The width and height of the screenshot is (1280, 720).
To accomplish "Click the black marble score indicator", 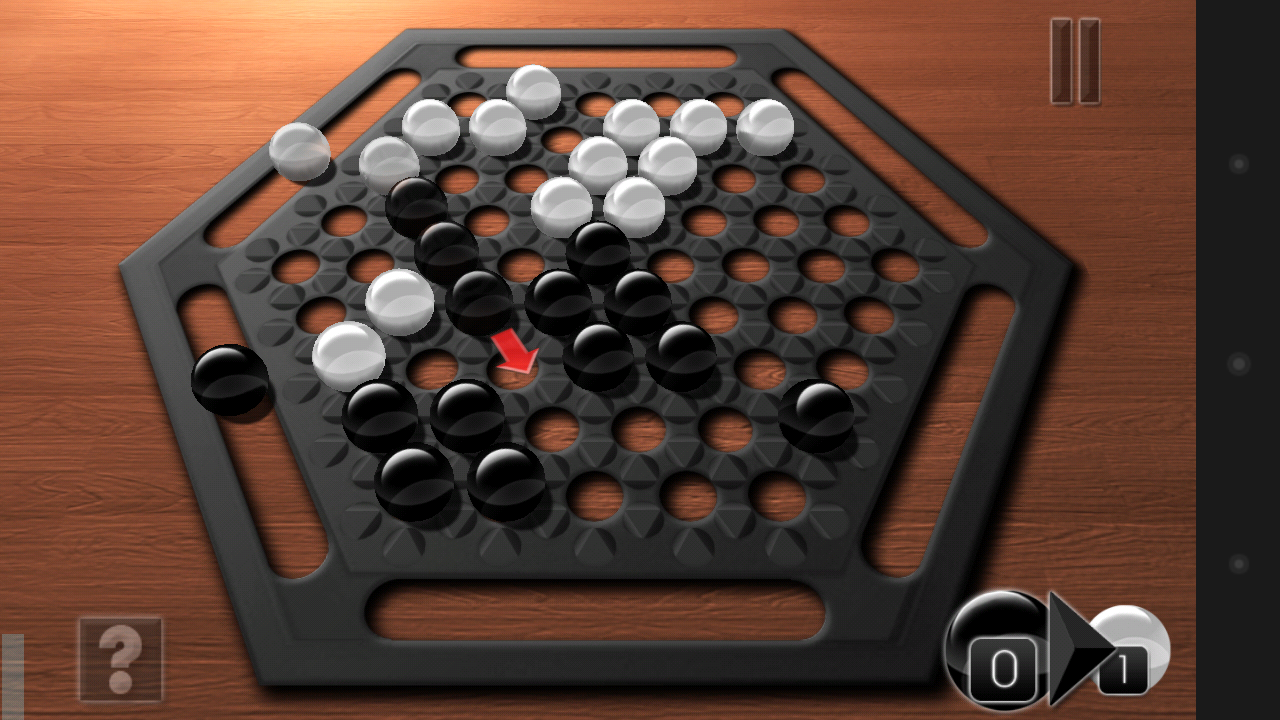I will pos(995,645).
